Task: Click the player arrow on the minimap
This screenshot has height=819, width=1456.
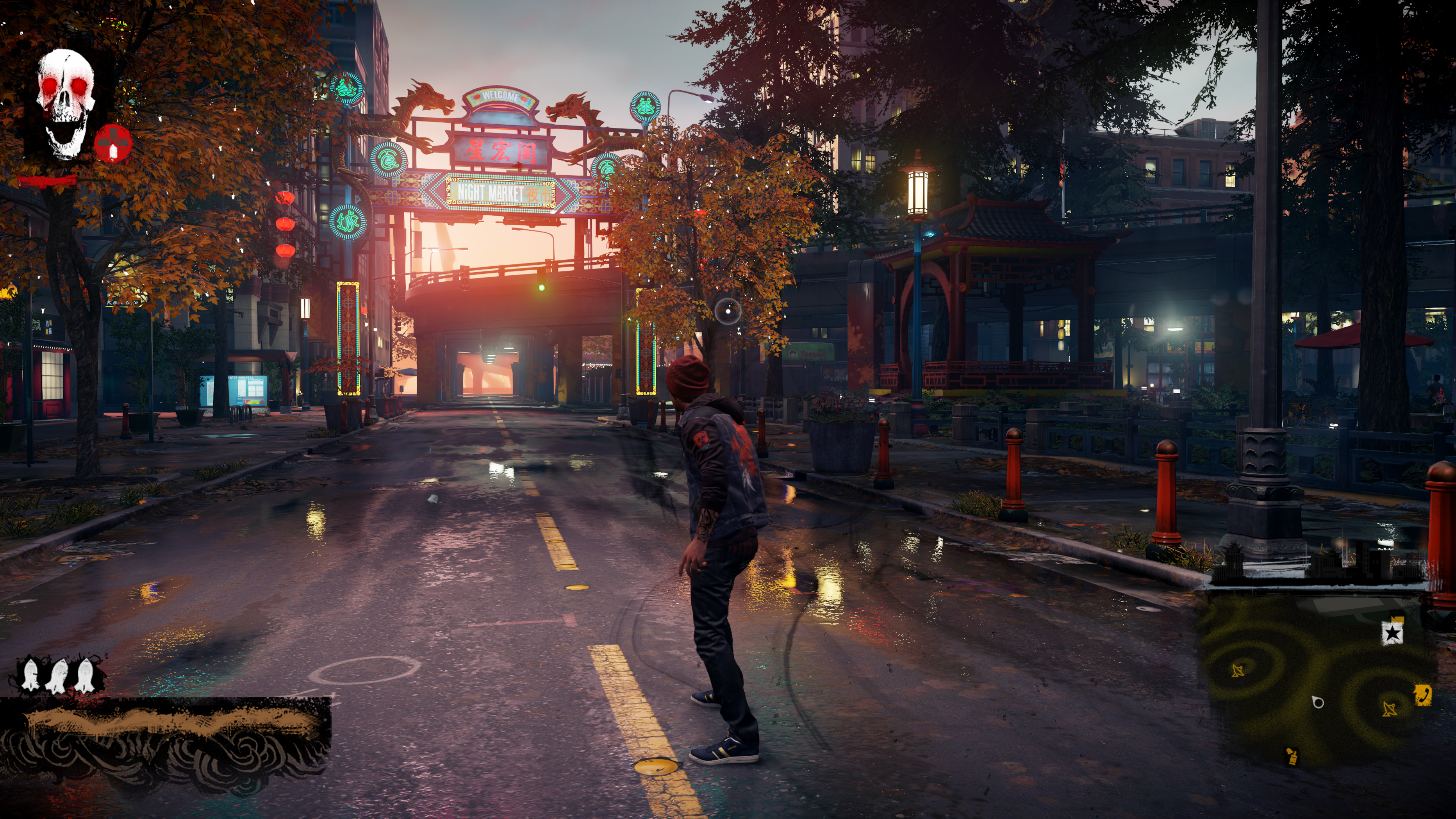Action: pyautogui.click(x=1318, y=702)
